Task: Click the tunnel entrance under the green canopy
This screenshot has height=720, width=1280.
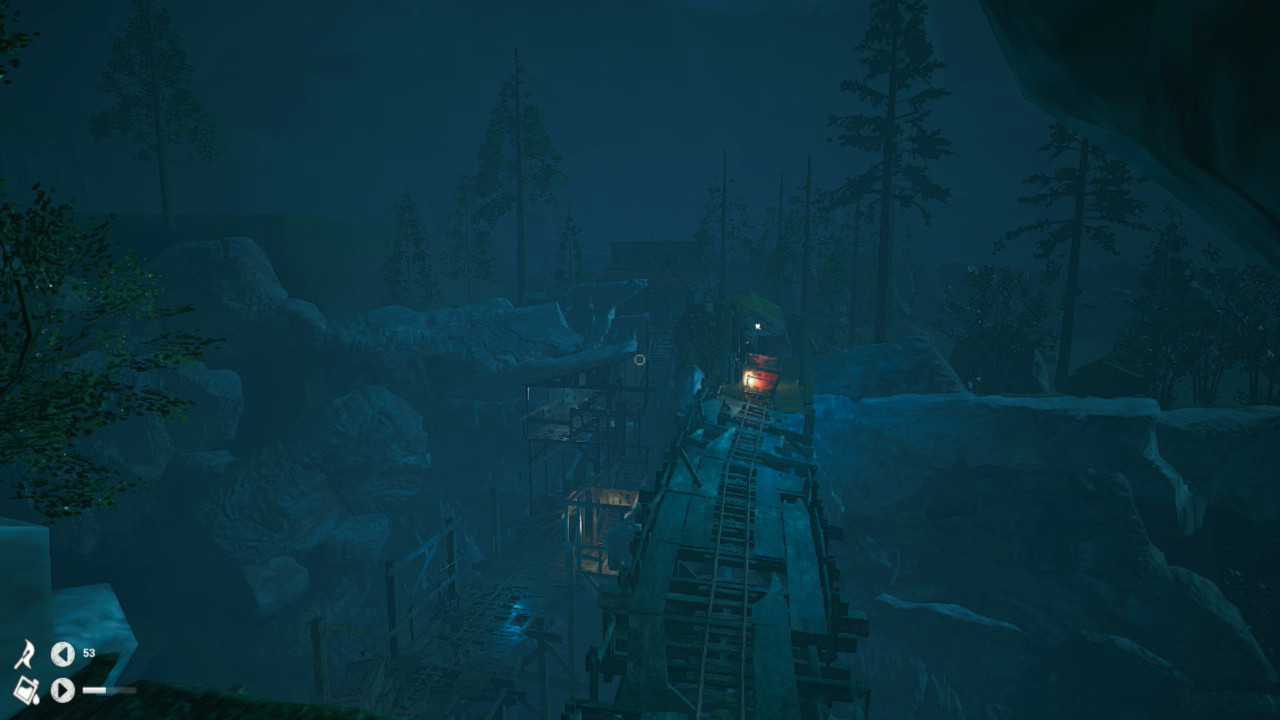Action: pos(760,340)
